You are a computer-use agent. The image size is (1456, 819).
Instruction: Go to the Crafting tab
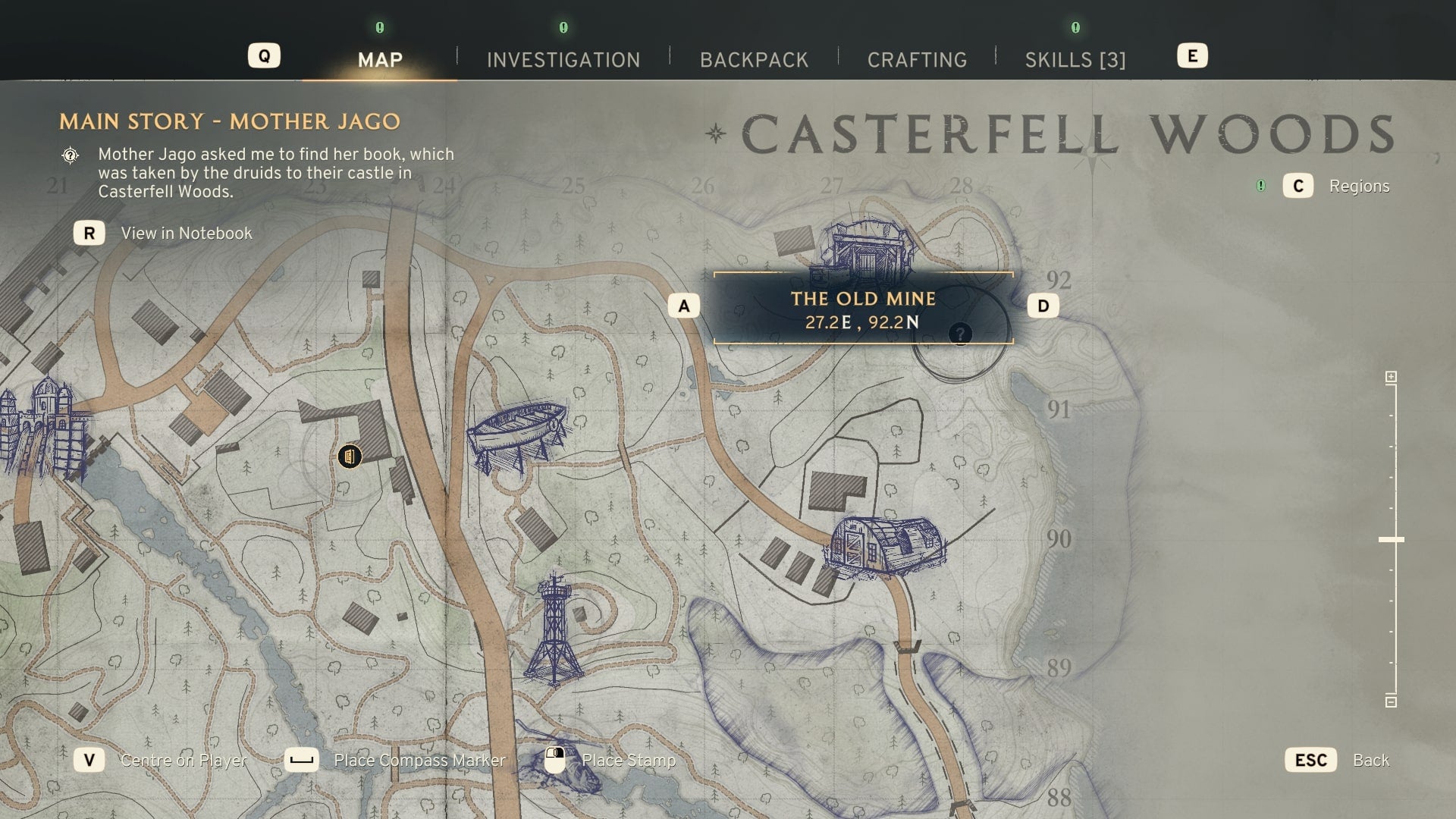coord(917,60)
